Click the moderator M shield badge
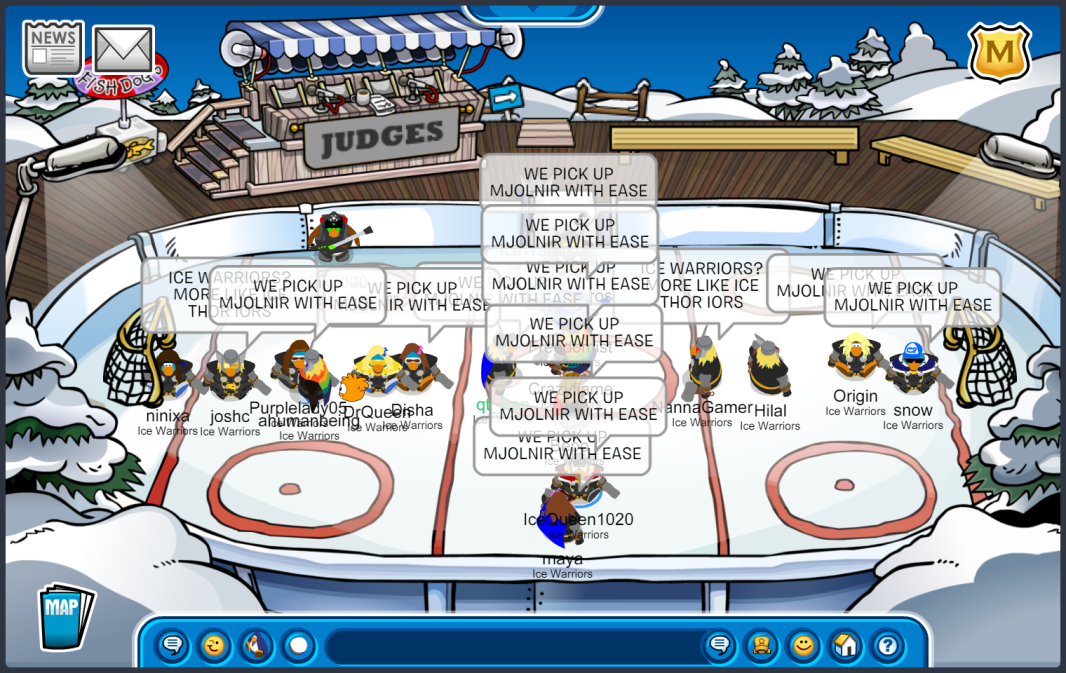Screen dimensions: 1066x673 999,52
